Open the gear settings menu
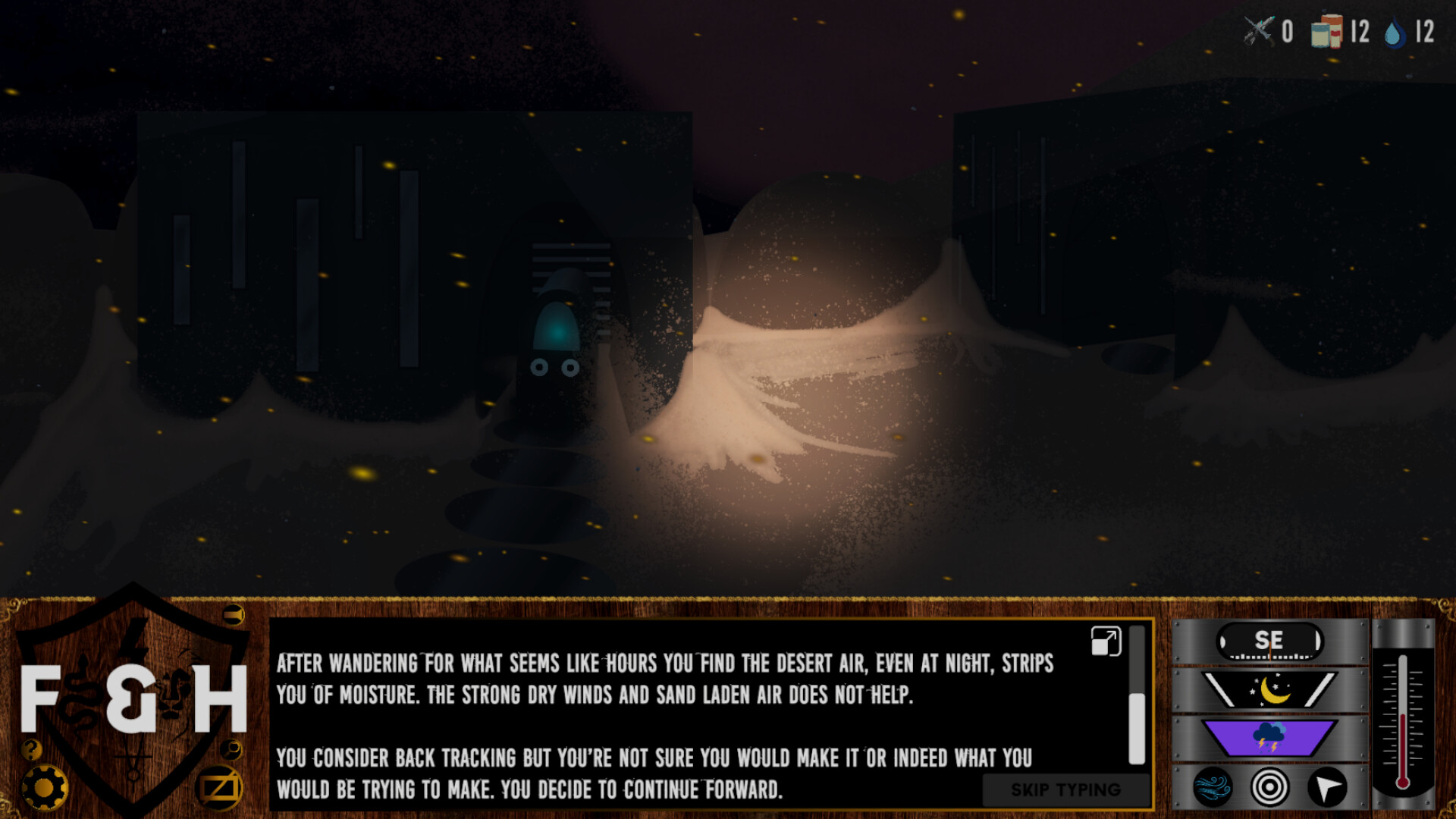 pos(44,788)
